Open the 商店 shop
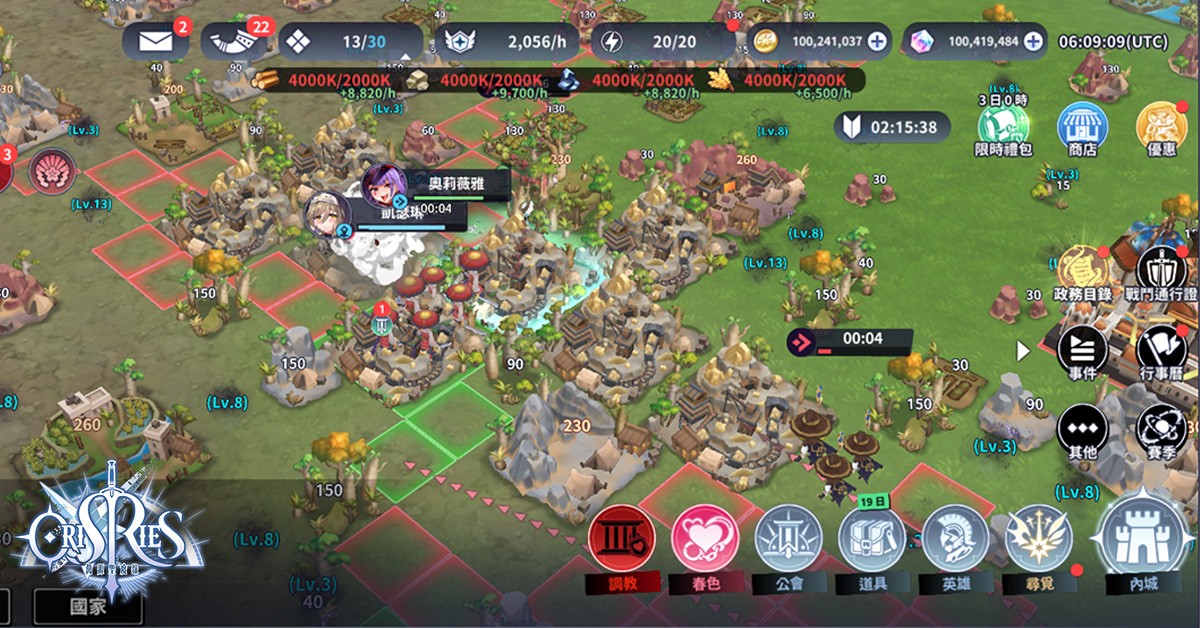The height and width of the screenshot is (628, 1200). [x=1082, y=128]
